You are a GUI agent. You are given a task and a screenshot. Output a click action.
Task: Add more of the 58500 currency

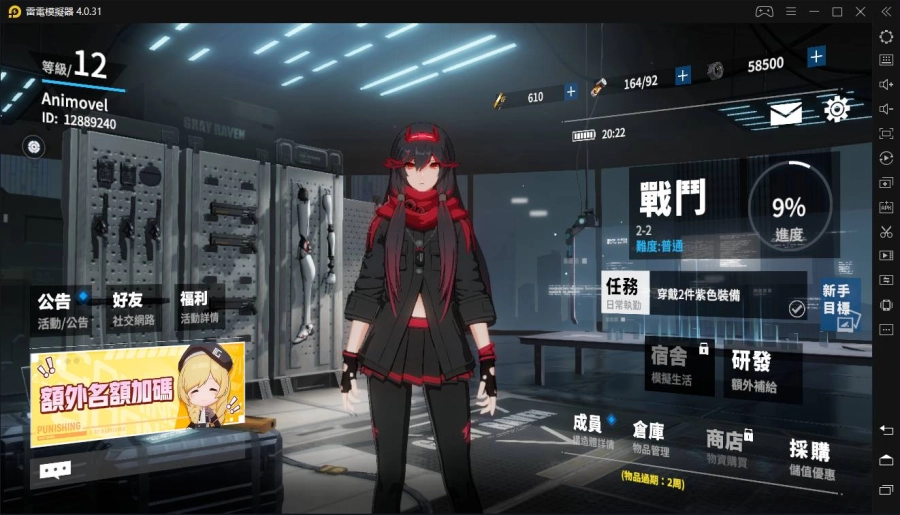[x=816, y=57]
